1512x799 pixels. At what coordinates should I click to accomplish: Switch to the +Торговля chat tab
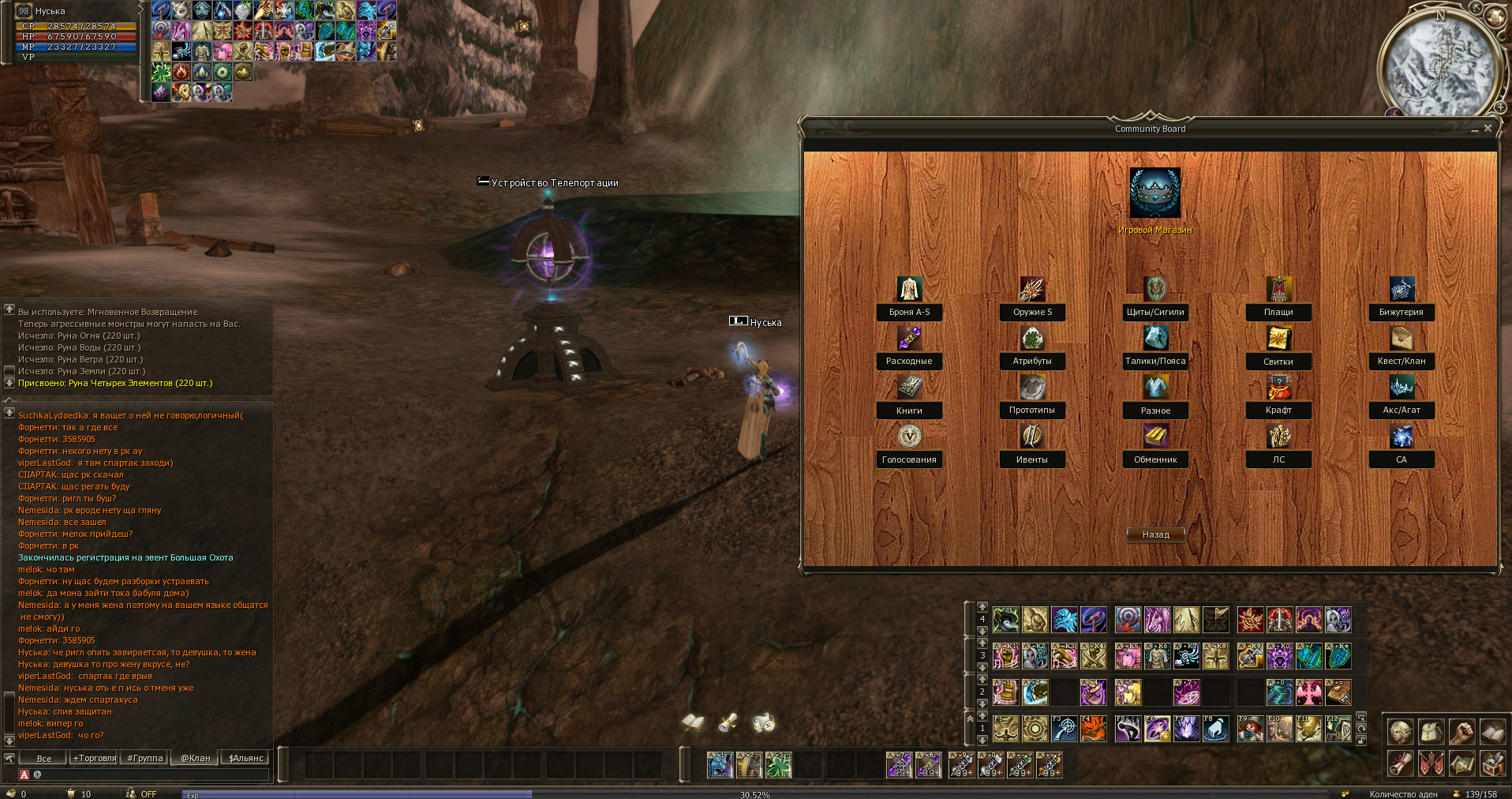click(x=95, y=758)
